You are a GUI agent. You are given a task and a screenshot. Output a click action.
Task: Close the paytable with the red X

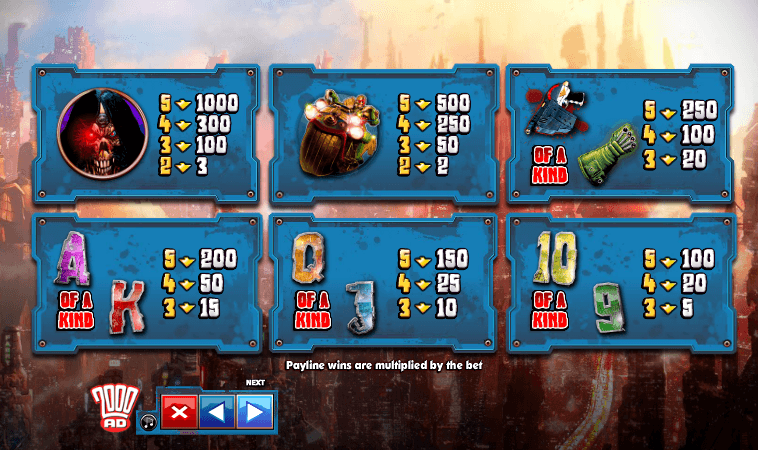point(179,412)
